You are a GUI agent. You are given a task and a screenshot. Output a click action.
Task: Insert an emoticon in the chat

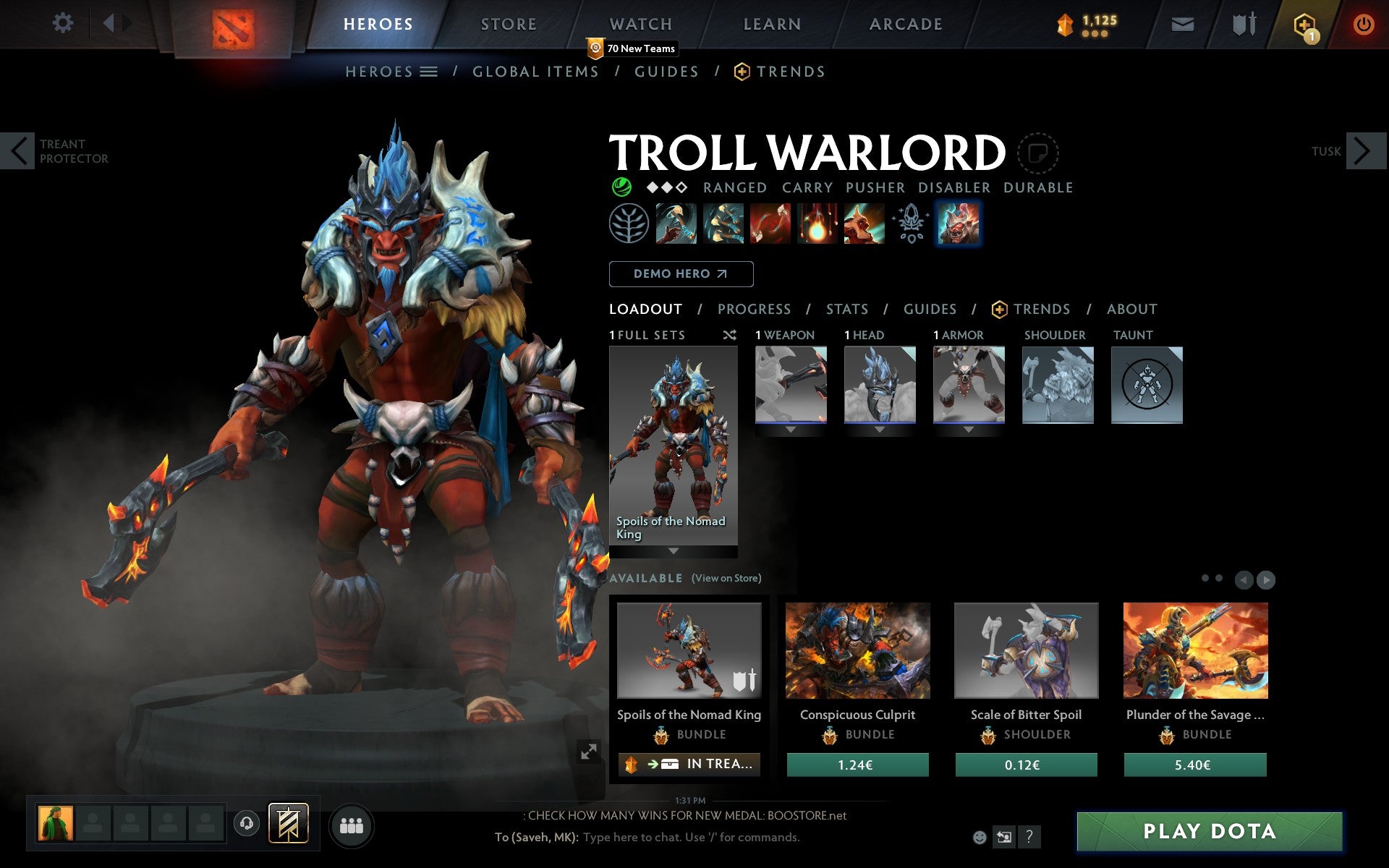tap(981, 837)
